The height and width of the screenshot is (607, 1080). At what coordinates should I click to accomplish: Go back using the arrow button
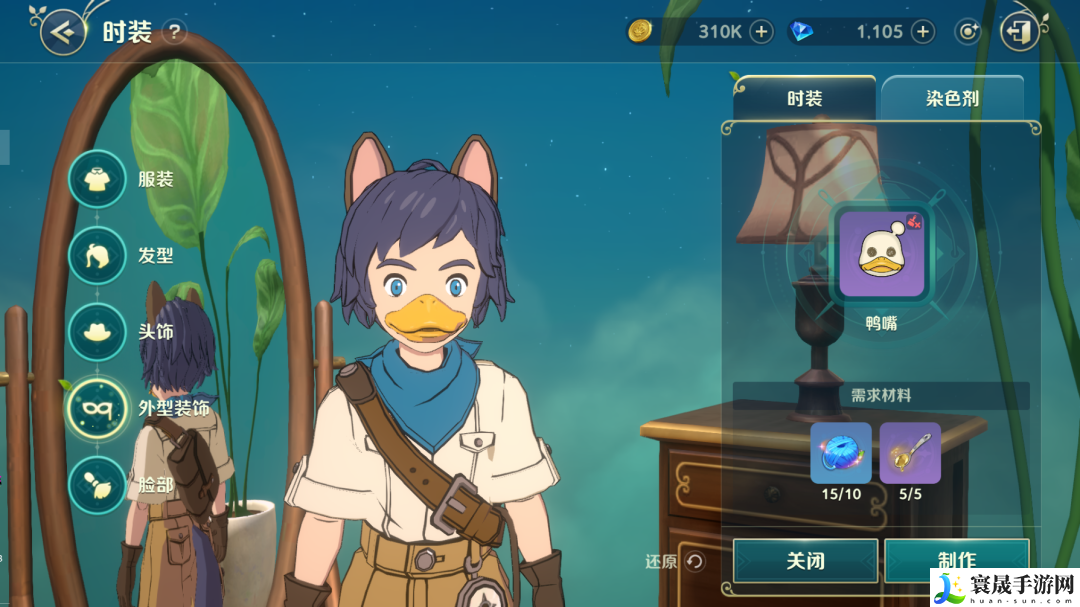coord(63,33)
